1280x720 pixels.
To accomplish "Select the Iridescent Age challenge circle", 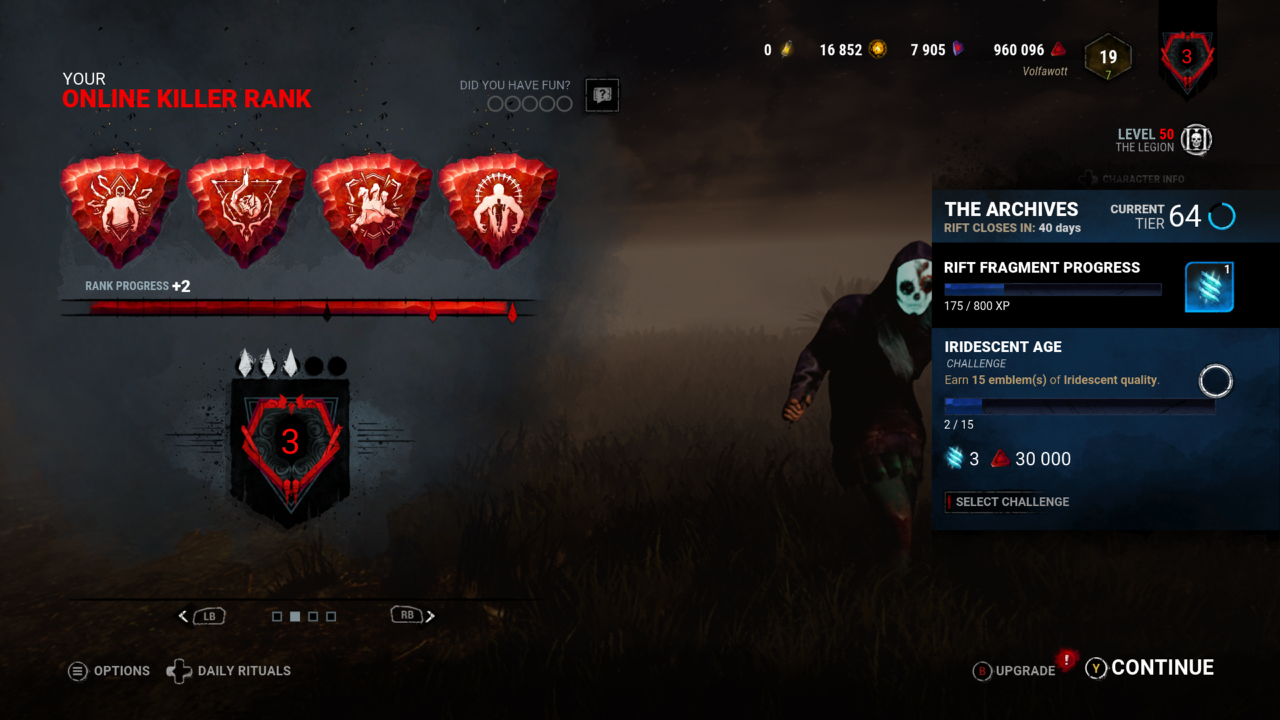I will 1216,381.
